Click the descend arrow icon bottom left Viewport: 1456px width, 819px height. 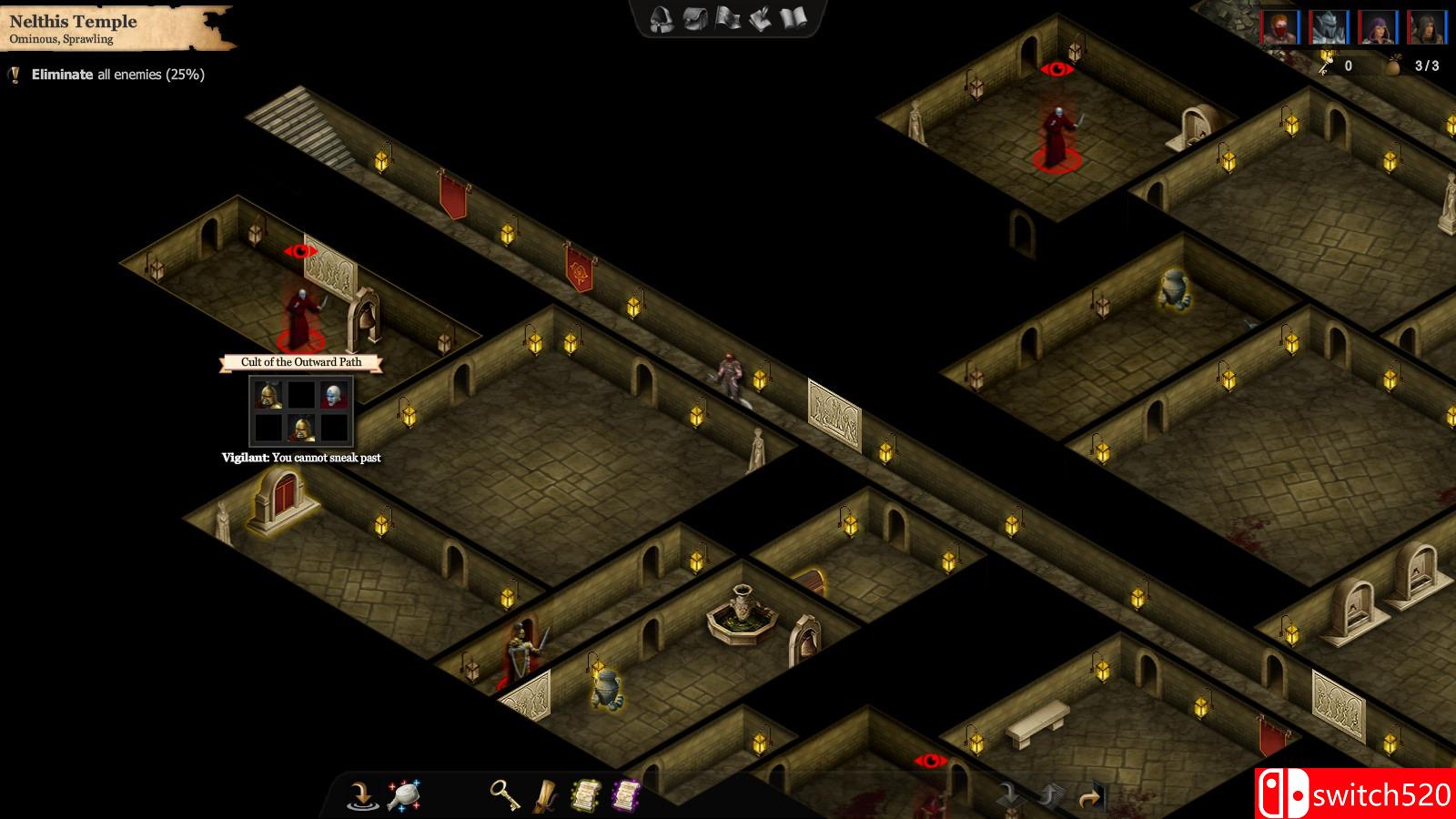(360, 795)
